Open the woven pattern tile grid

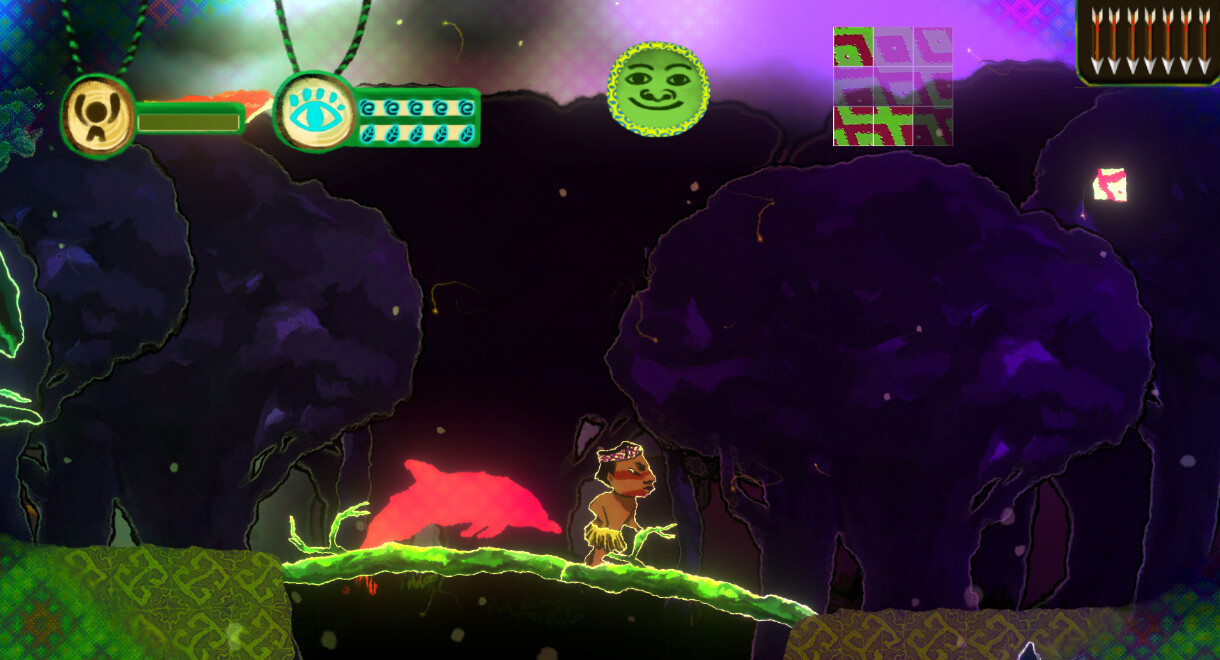[x=892, y=87]
